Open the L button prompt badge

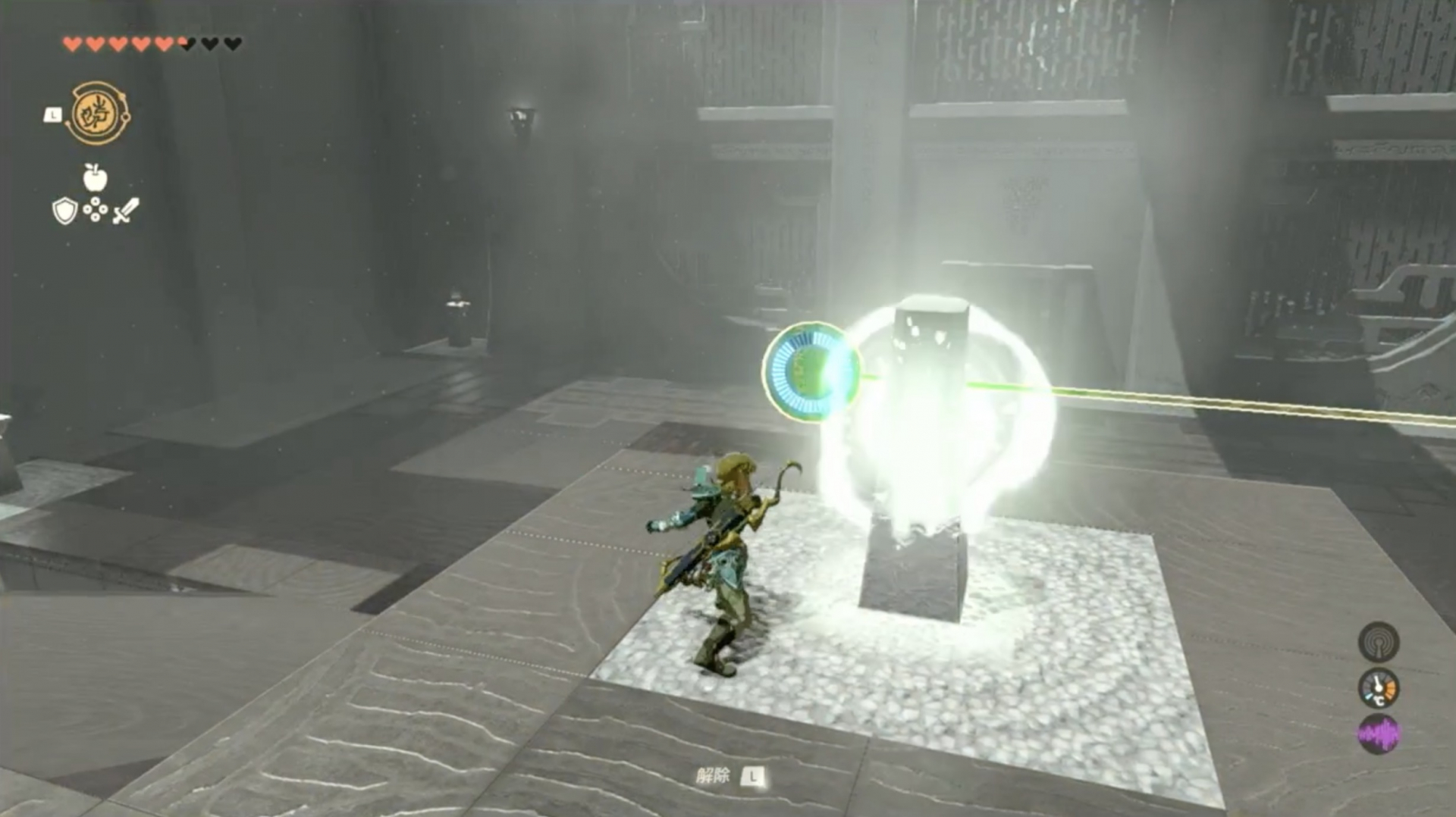tap(53, 114)
